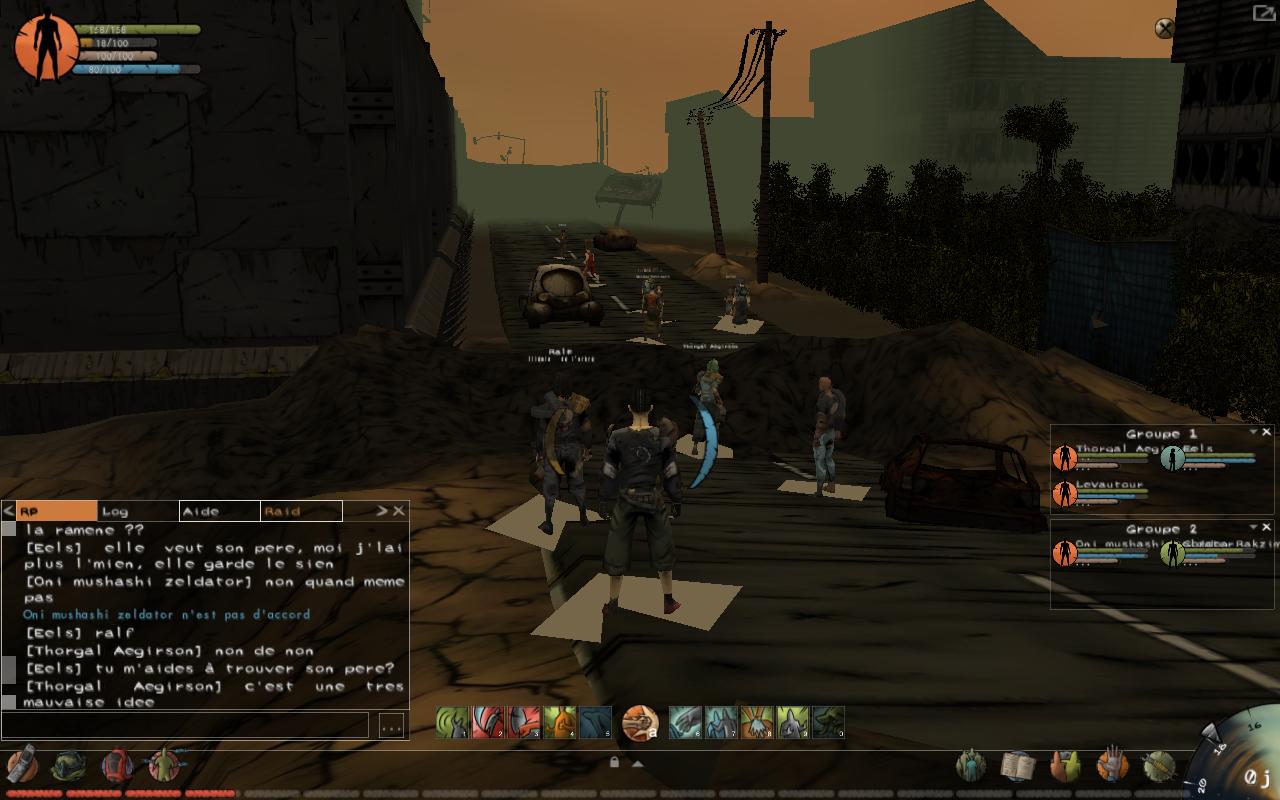This screenshot has width=1280, height=800.
Task: Activate the grey reaching hand skill in slot 6
Action: pyautogui.click(x=685, y=722)
